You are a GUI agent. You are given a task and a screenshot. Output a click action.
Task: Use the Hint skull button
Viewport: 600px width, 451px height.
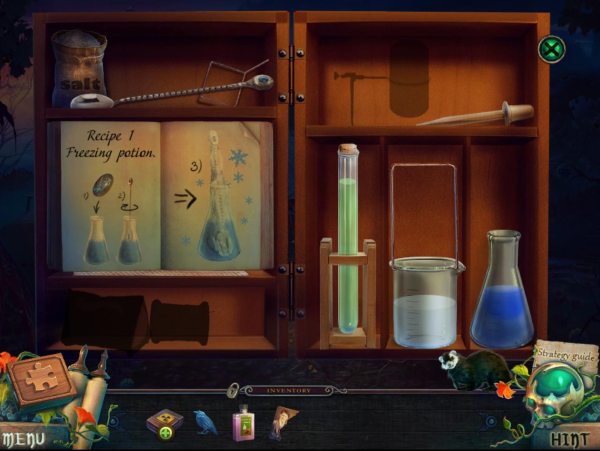[565, 438]
